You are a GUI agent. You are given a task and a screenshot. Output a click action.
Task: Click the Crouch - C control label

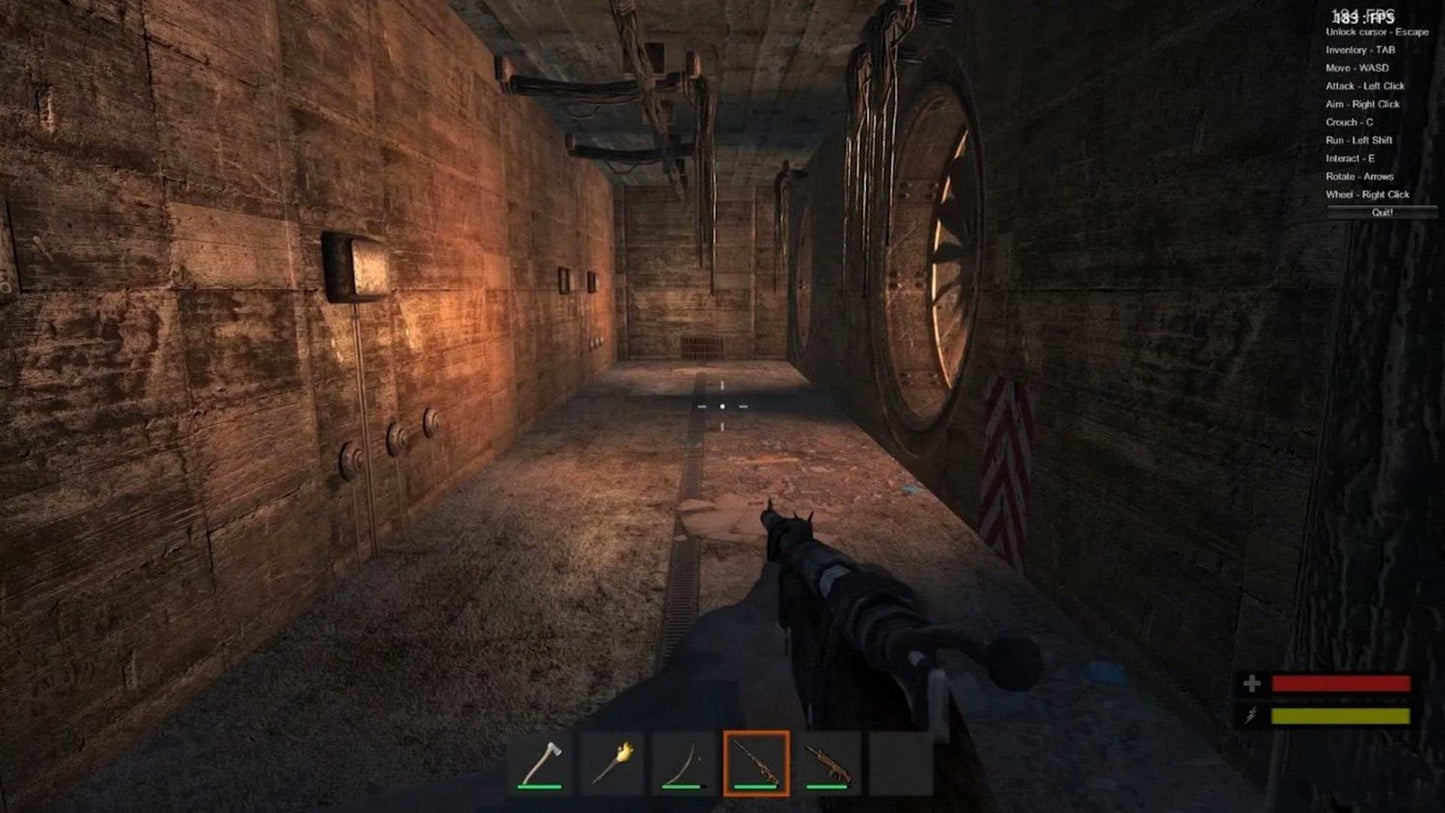1349,122
